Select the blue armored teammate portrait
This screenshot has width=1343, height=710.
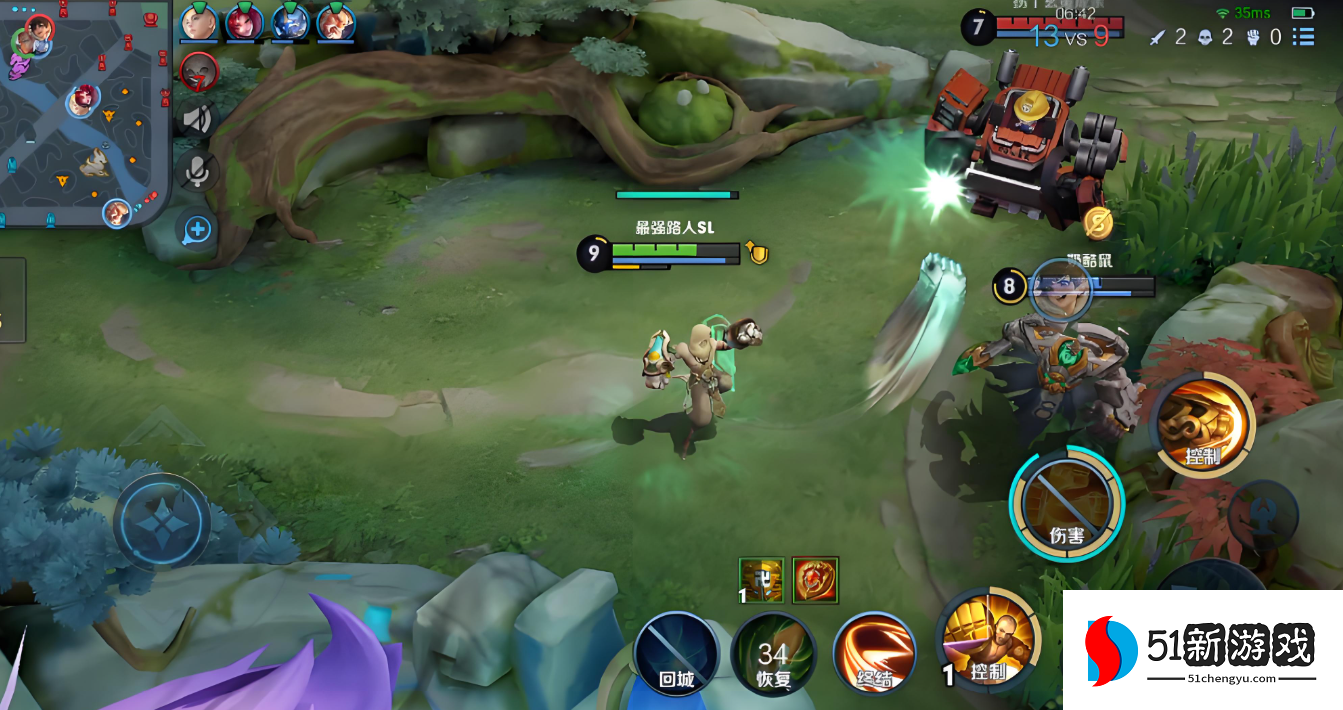[290, 22]
